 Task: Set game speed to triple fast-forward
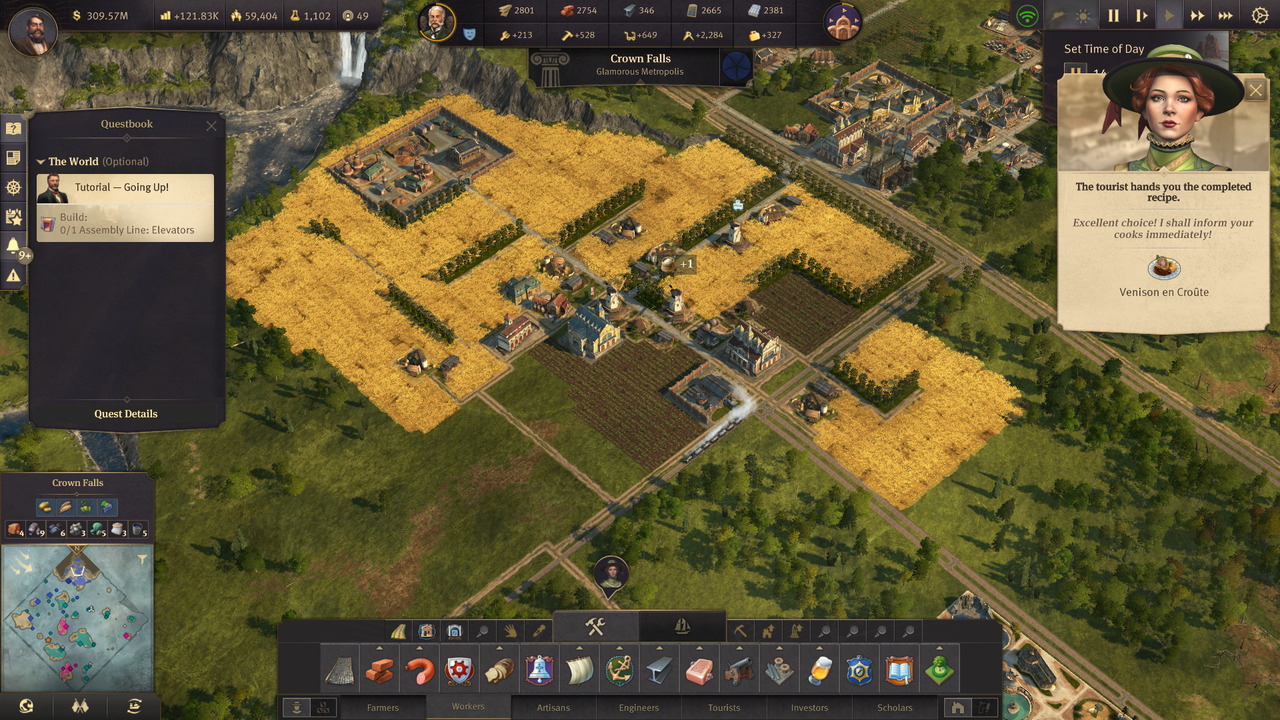point(1225,16)
